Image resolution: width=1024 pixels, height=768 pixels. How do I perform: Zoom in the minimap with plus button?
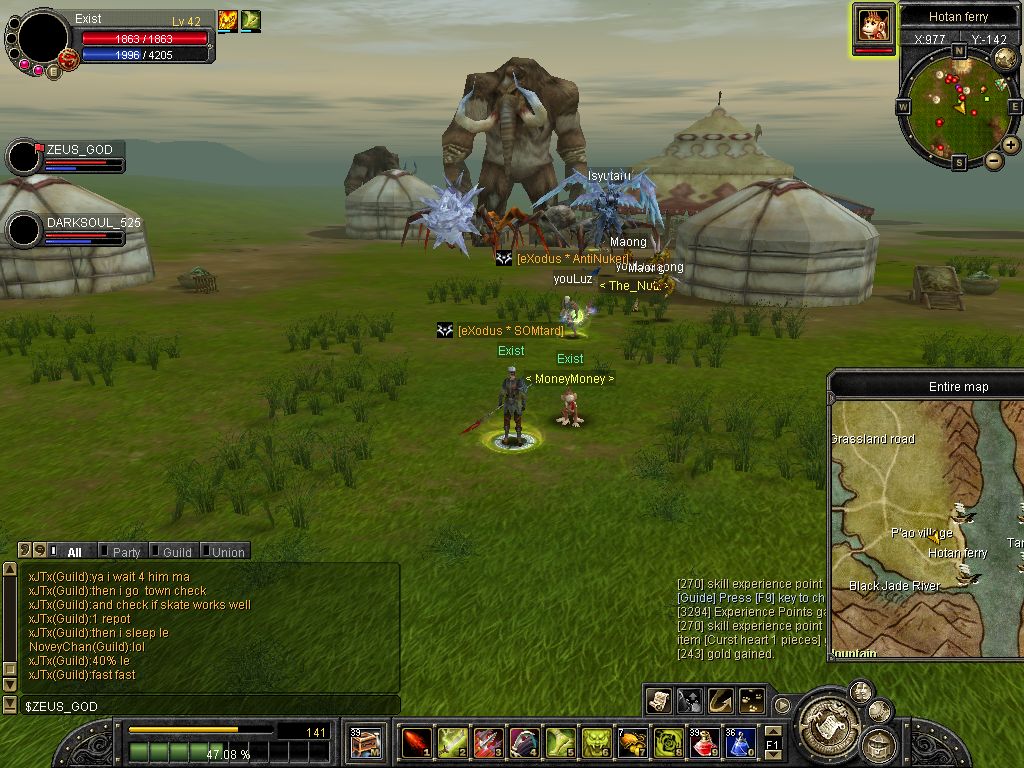click(x=1011, y=145)
